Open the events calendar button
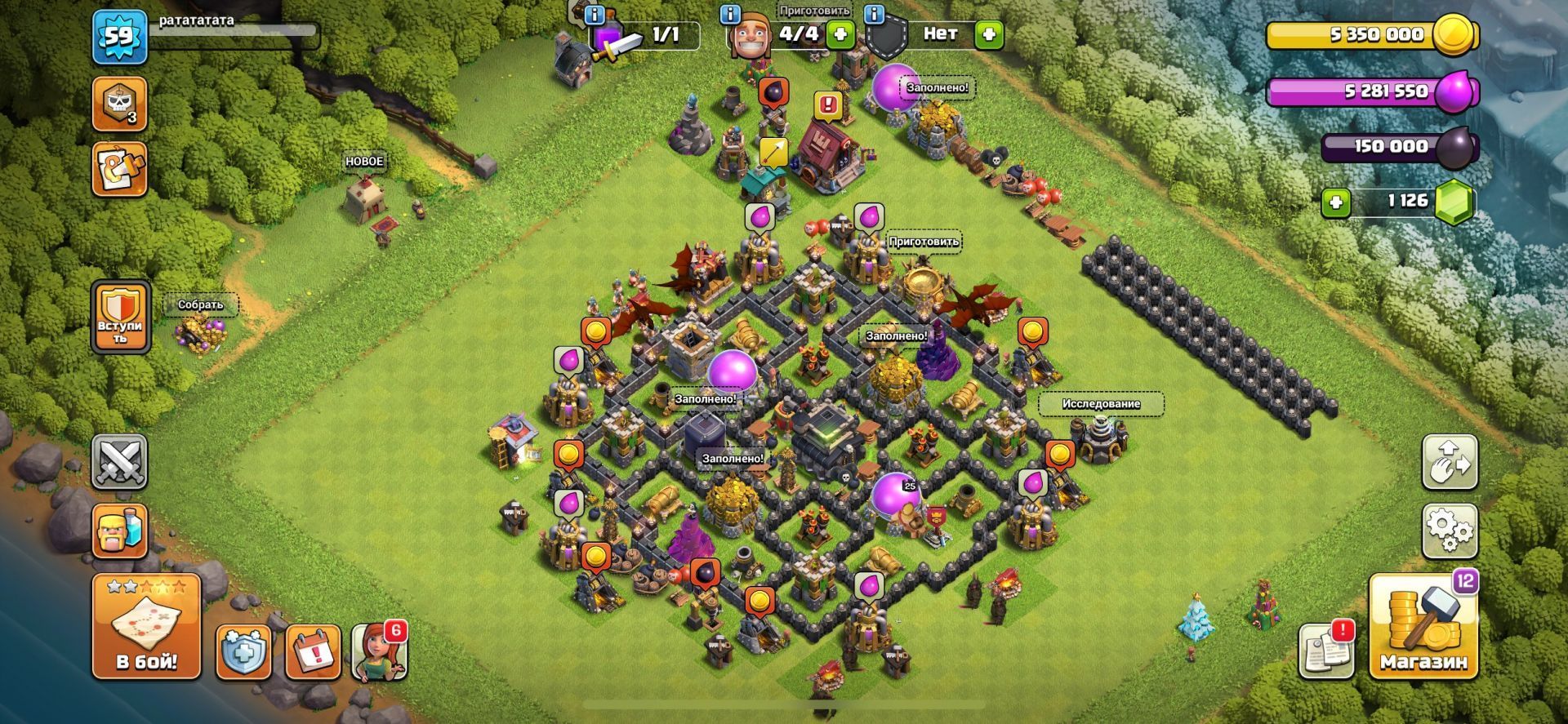The height and width of the screenshot is (724, 1568). 313,651
